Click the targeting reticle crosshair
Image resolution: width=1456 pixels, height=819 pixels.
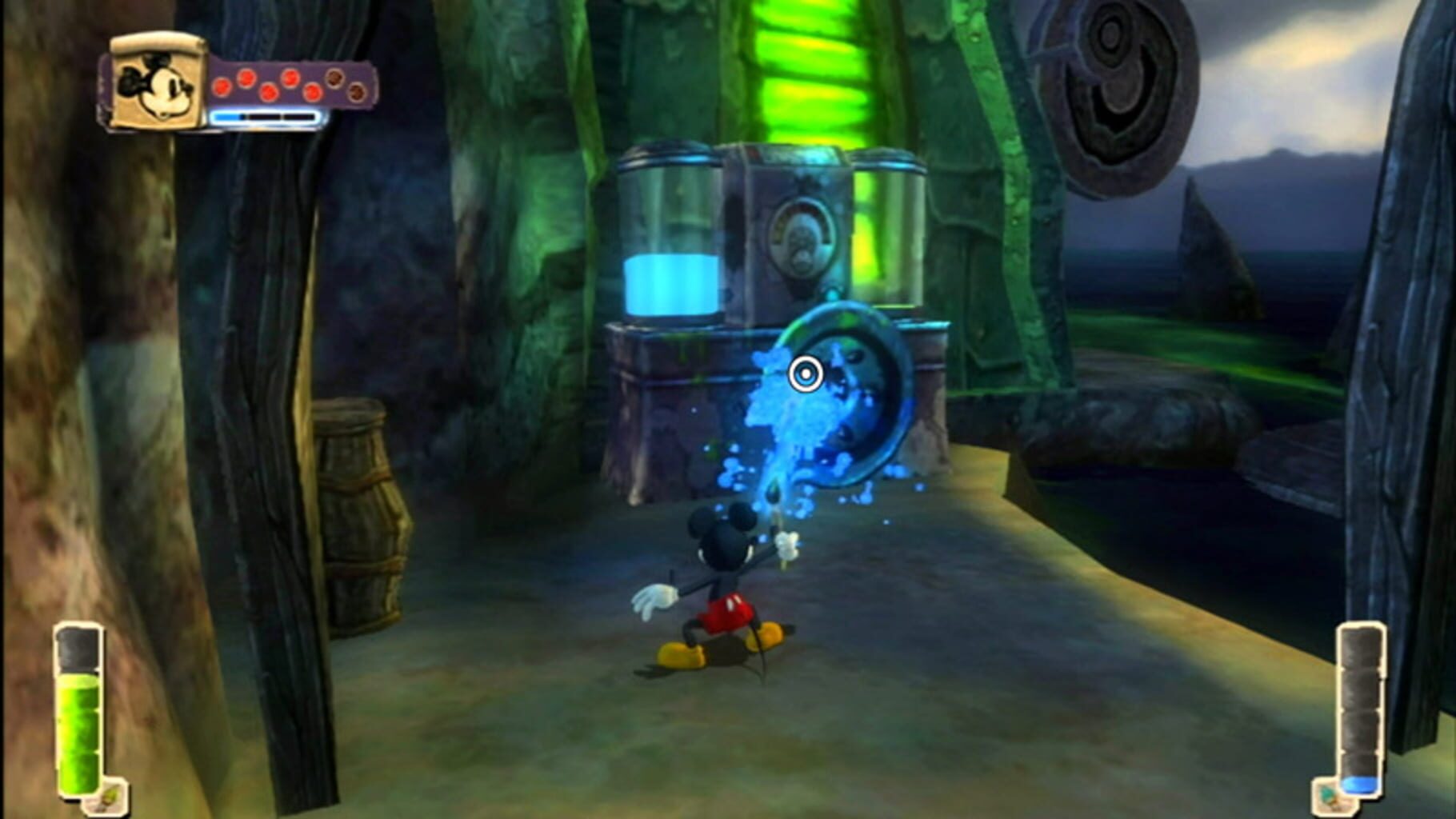(804, 372)
